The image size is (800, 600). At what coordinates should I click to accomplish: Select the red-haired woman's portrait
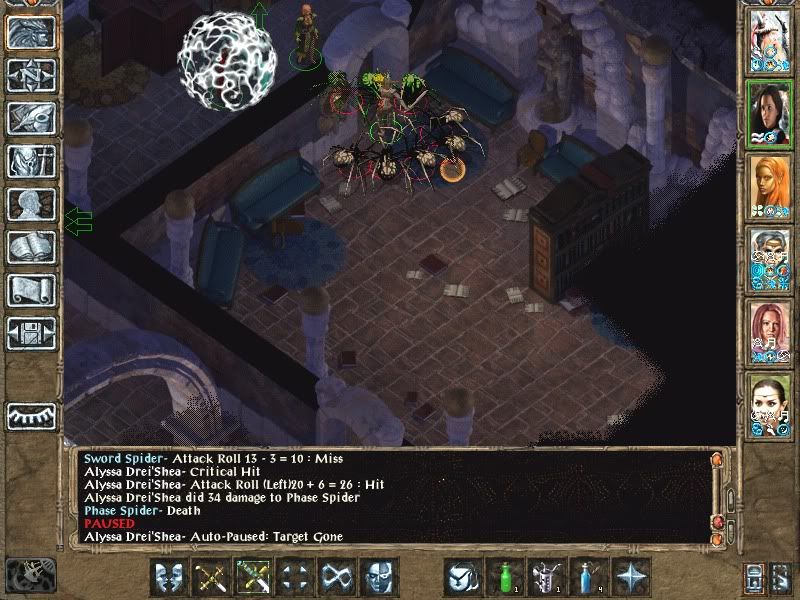[769, 331]
